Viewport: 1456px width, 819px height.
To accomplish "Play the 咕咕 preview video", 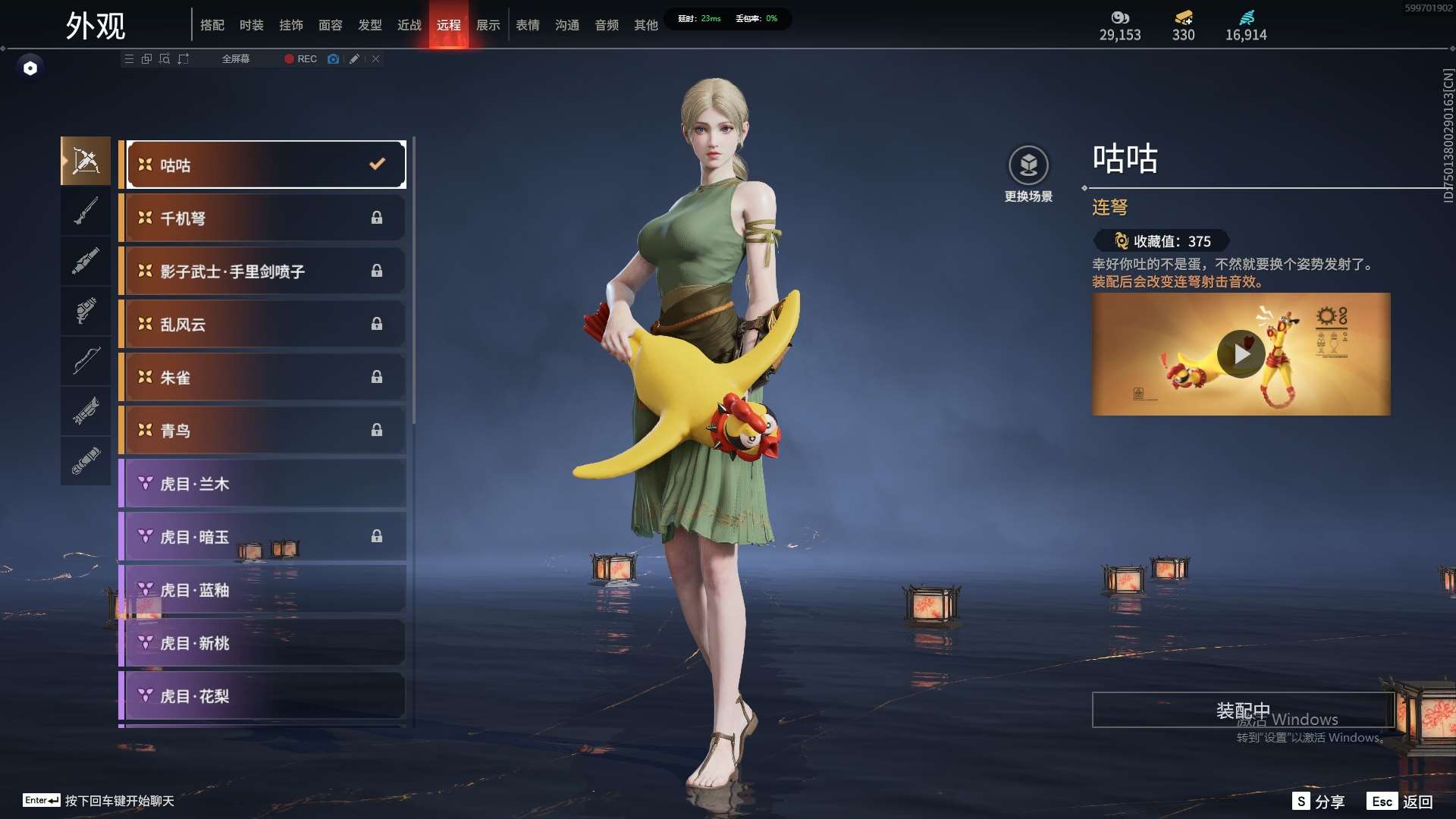I will click(x=1241, y=354).
